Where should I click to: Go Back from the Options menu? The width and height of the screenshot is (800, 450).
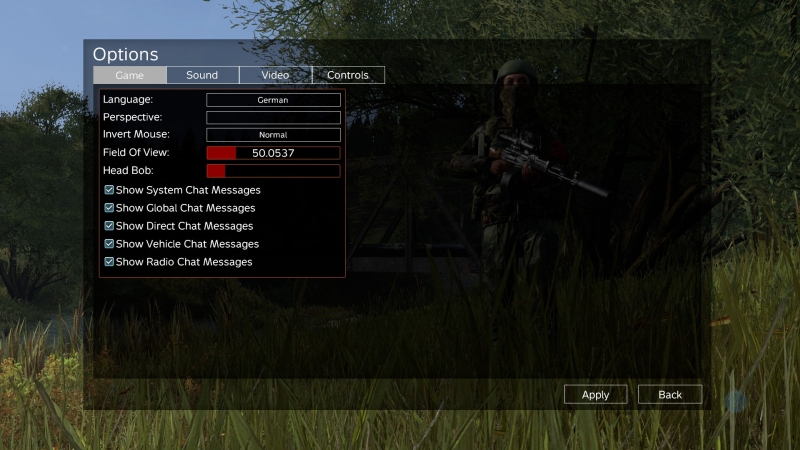(x=670, y=394)
